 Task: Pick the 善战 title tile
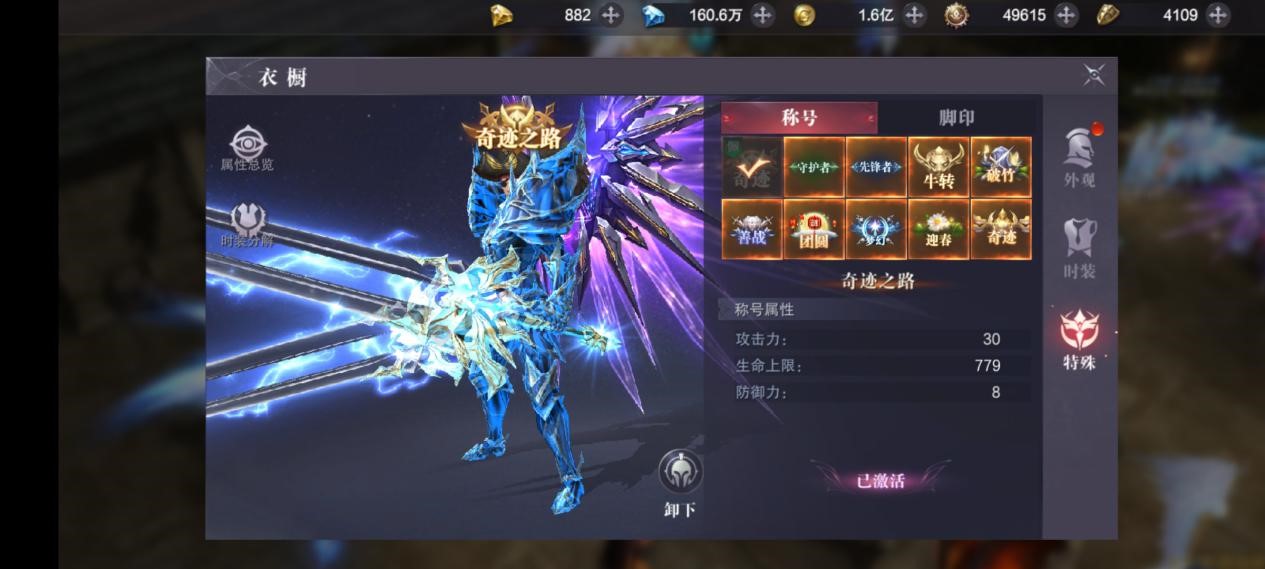[x=752, y=229]
